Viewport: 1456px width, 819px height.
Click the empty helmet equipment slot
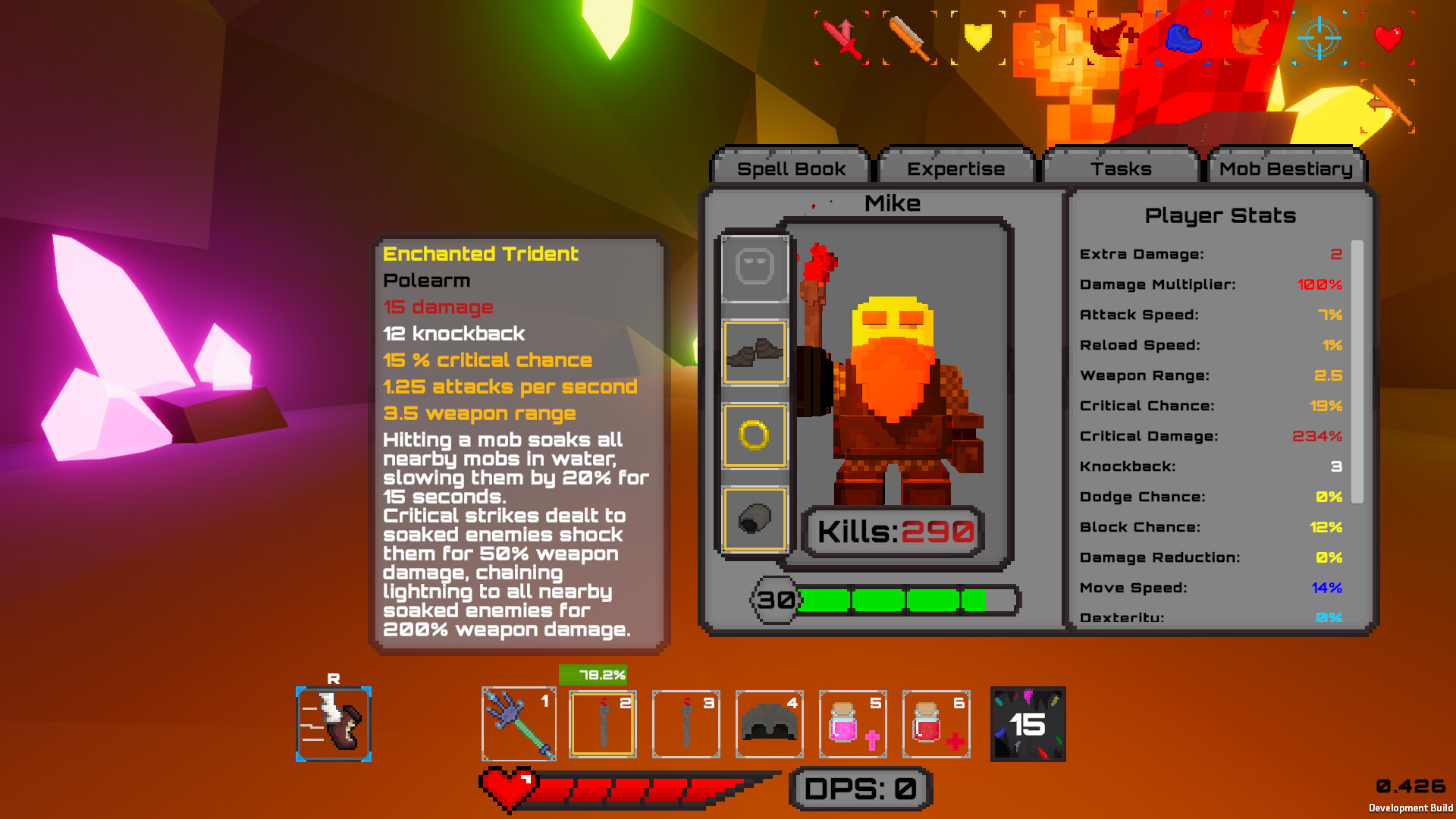(755, 269)
